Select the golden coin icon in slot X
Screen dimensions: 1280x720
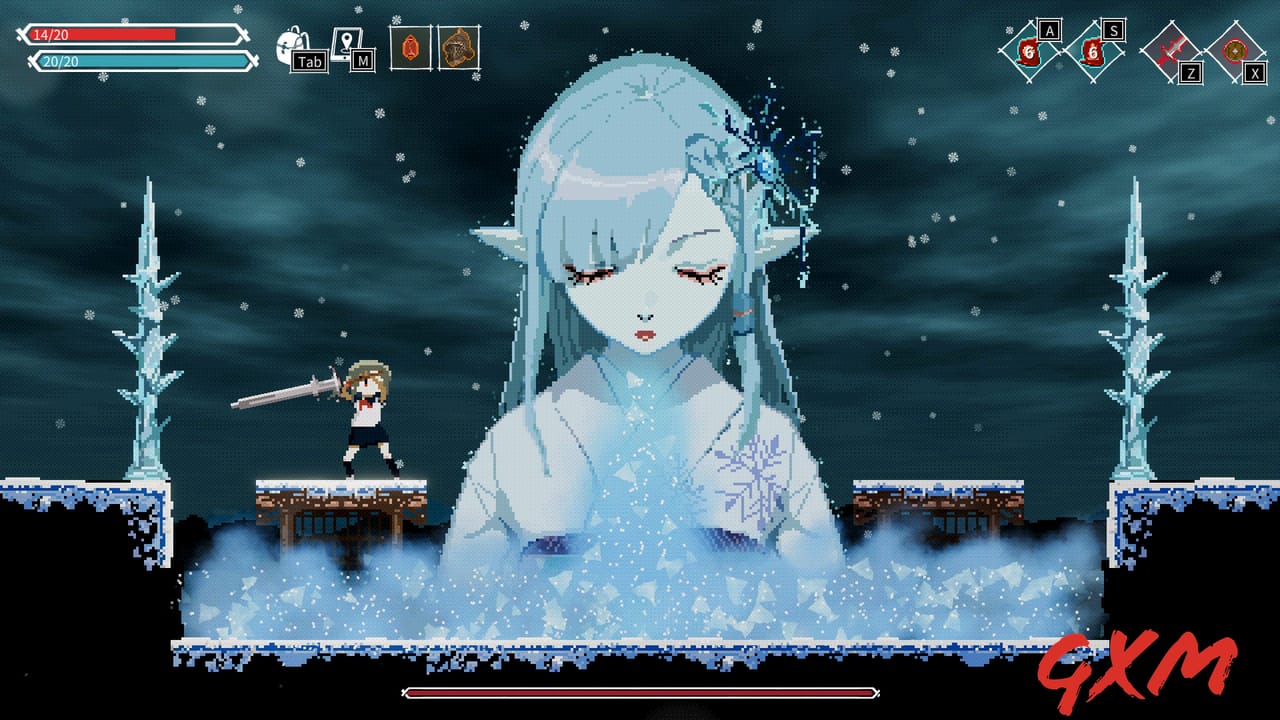[1236, 50]
